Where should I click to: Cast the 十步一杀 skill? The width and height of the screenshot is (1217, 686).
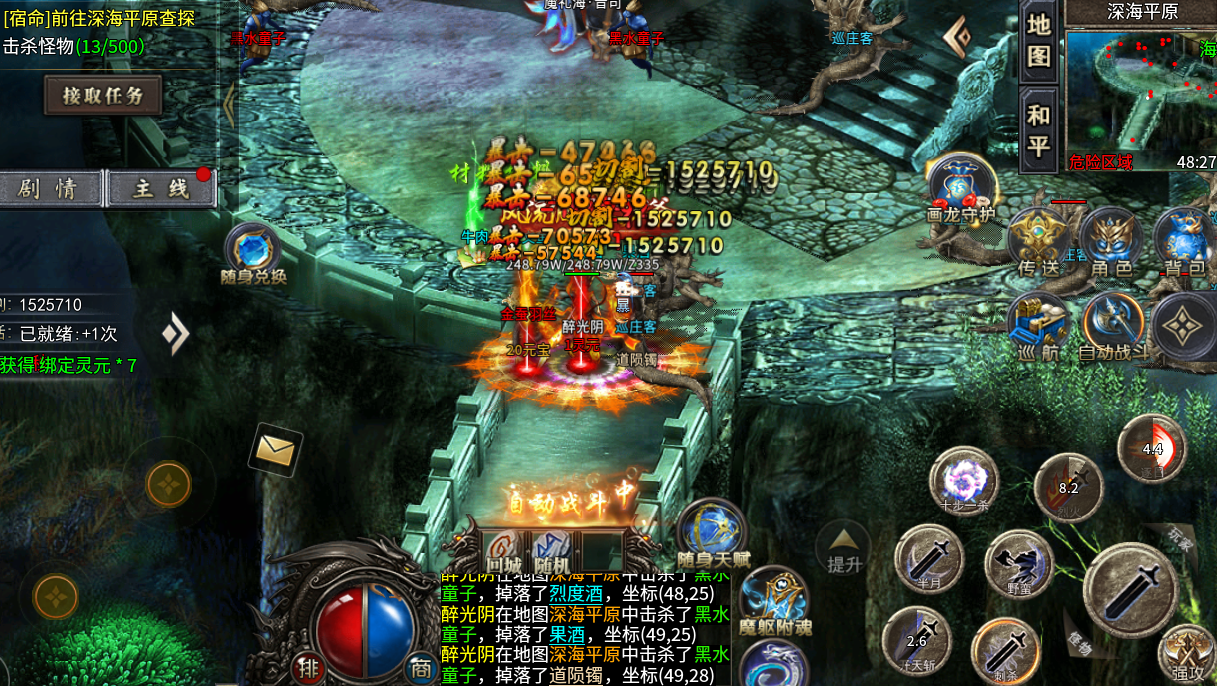[964, 479]
